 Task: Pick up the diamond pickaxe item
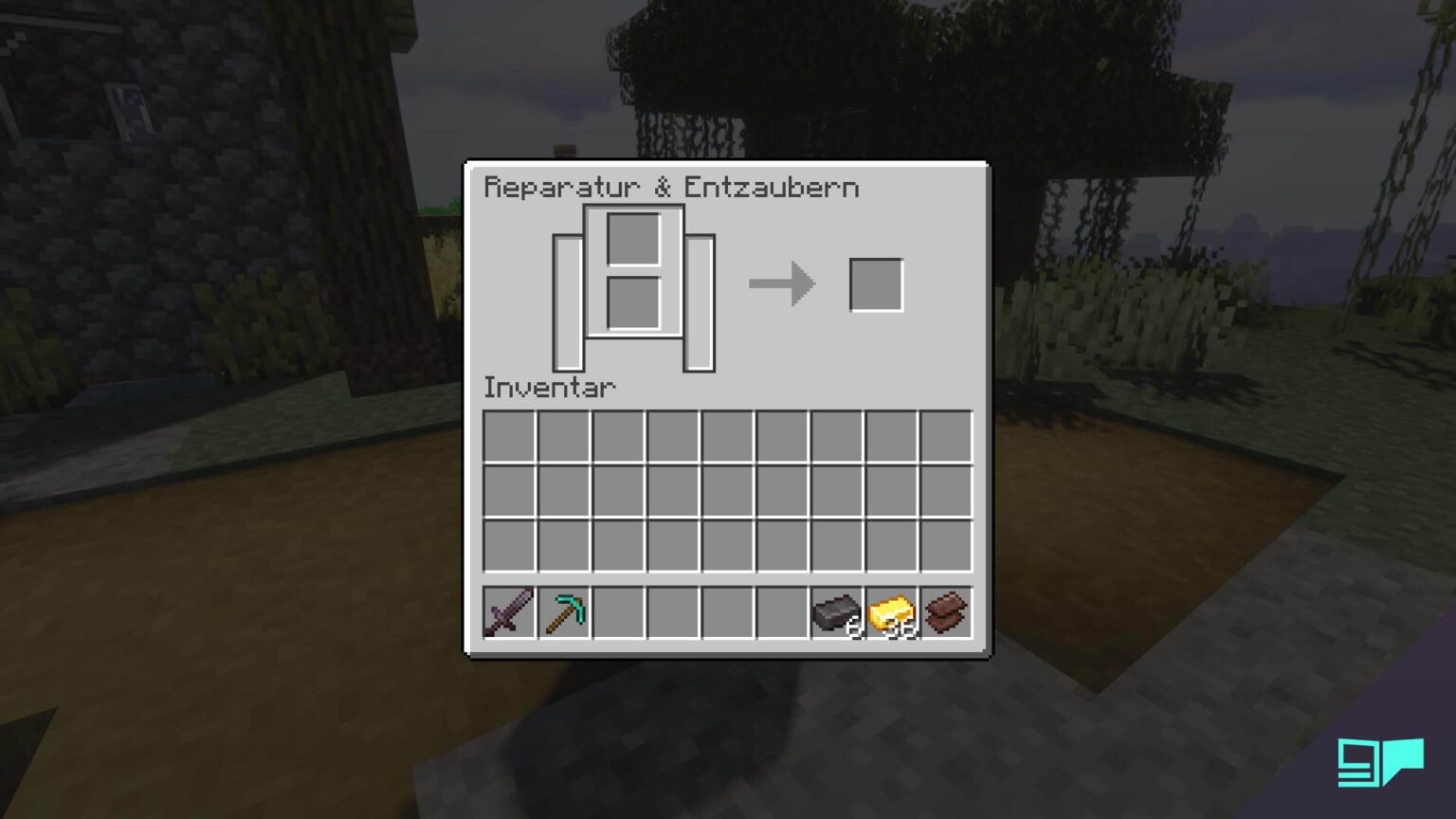point(564,612)
